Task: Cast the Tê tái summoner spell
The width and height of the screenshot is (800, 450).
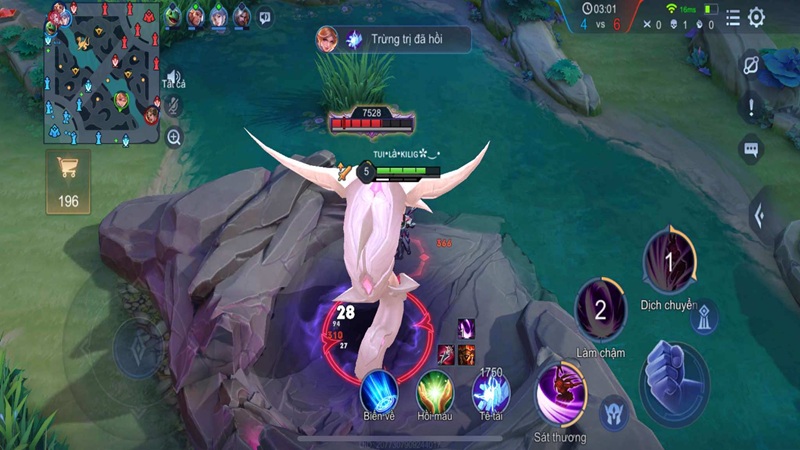Action: 491,392
